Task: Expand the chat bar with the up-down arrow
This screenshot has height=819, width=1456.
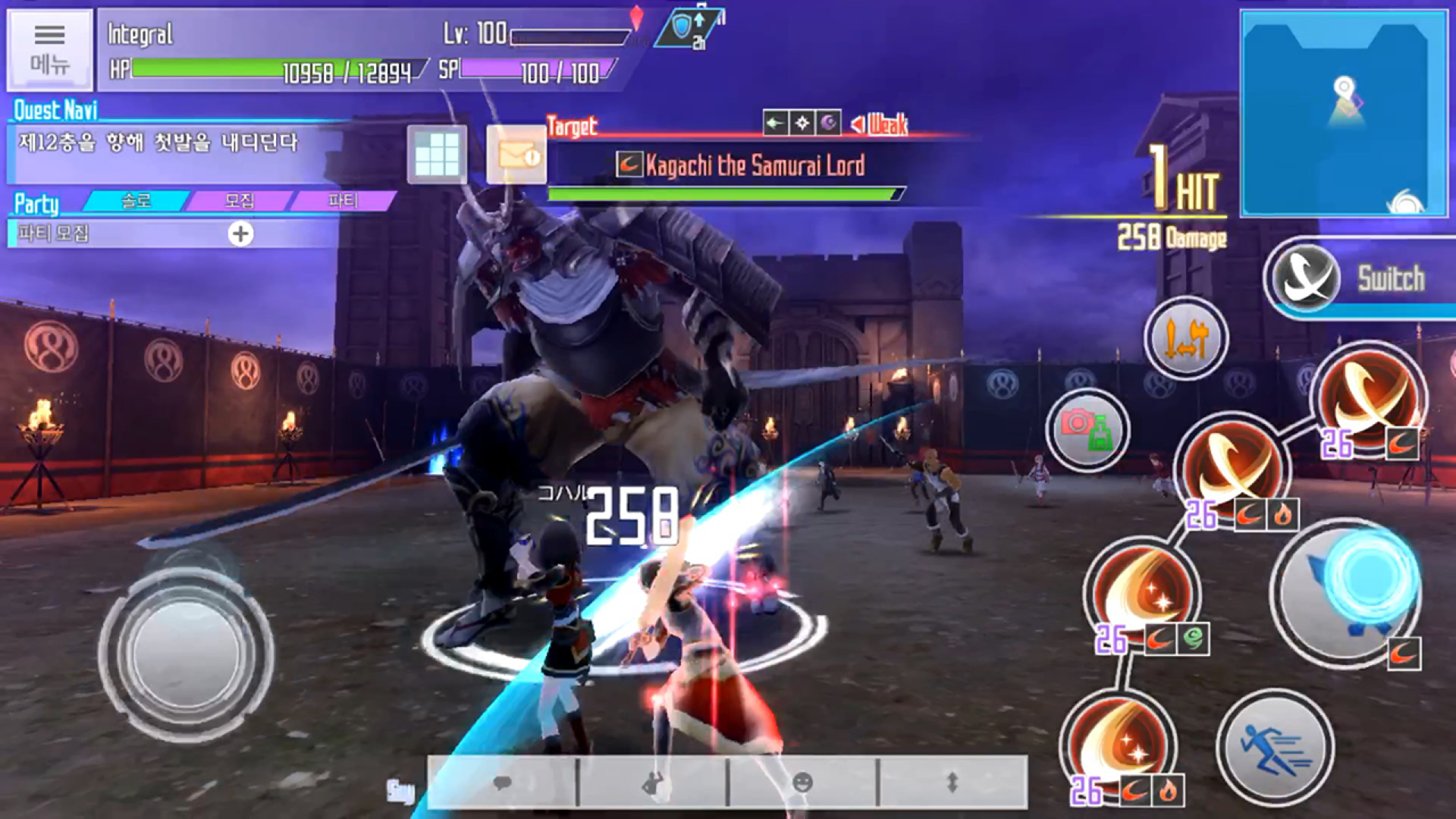Action: click(x=952, y=783)
